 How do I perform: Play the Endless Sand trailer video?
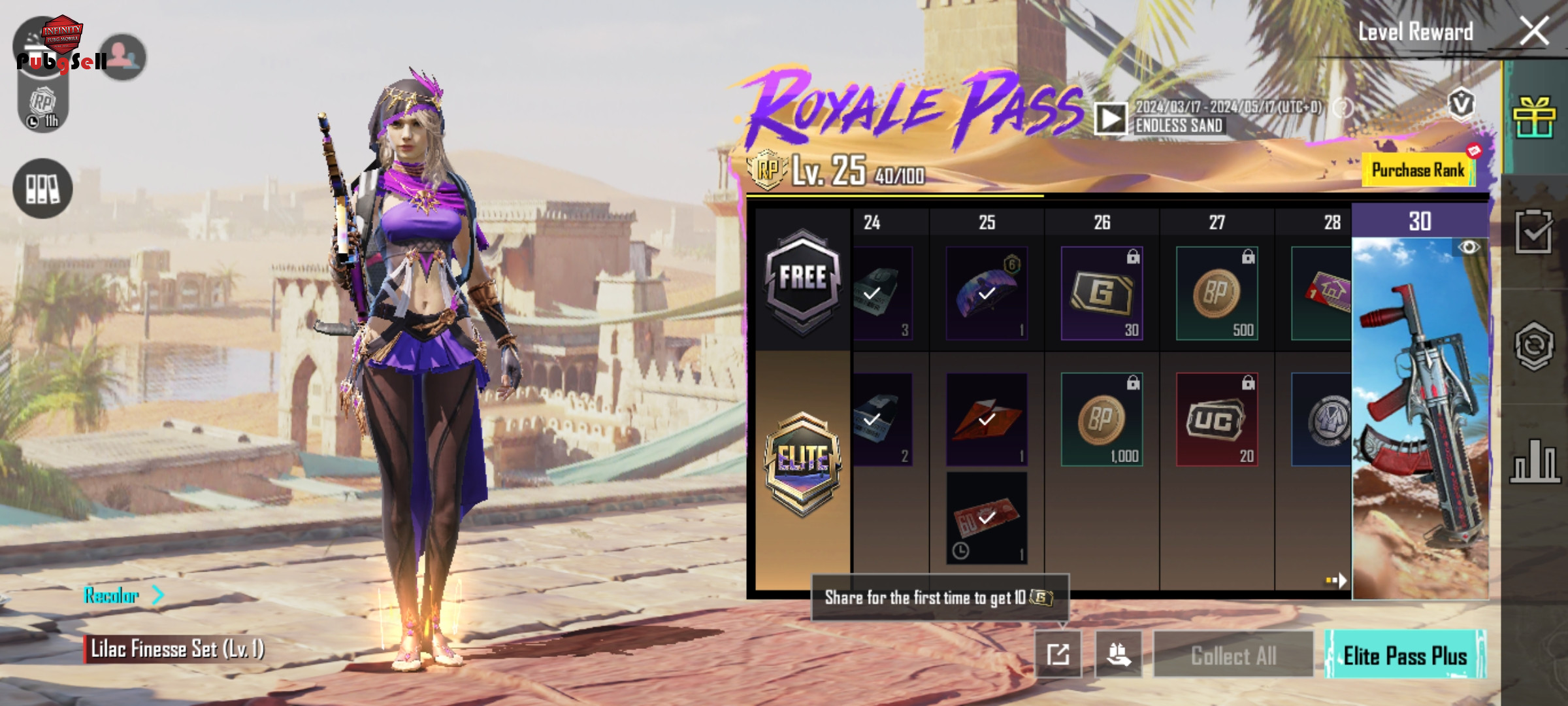pos(1111,118)
